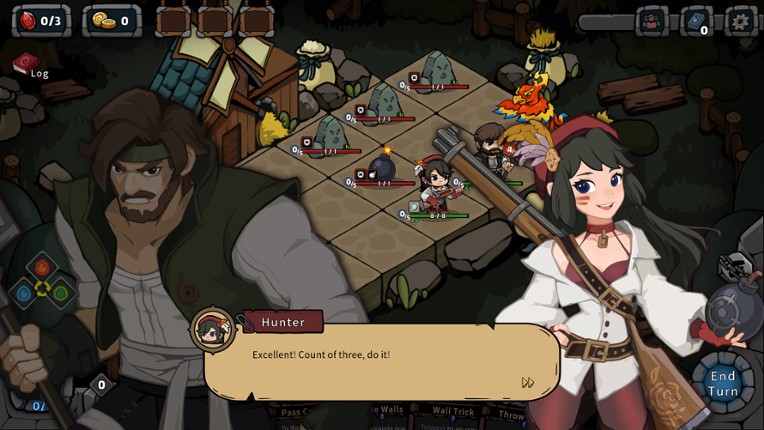Open the blue card deck icon
The width and height of the screenshot is (764, 430).
tap(696, 21)
